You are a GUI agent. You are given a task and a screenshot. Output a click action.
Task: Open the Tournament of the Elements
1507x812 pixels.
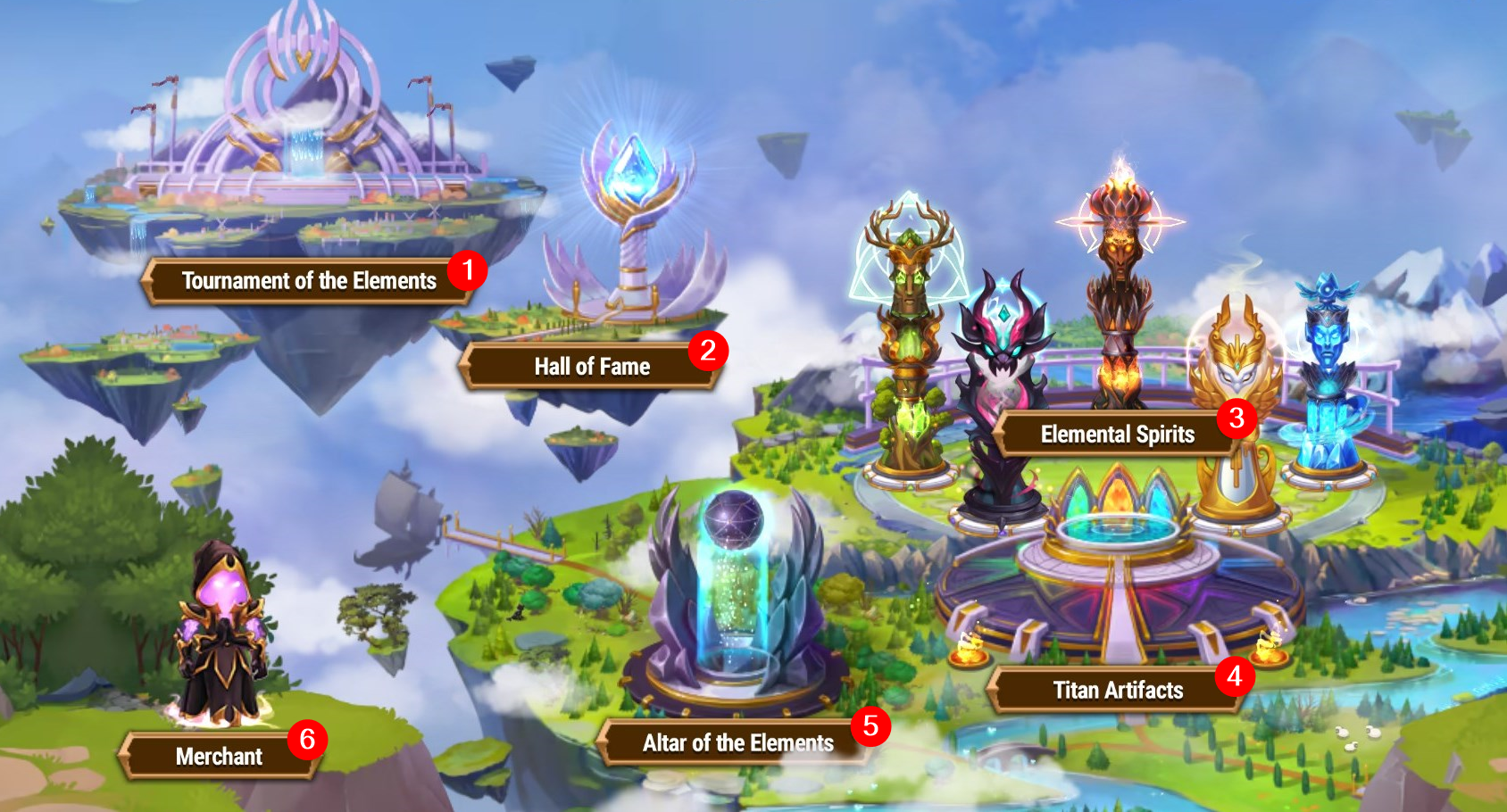[308, 281]
